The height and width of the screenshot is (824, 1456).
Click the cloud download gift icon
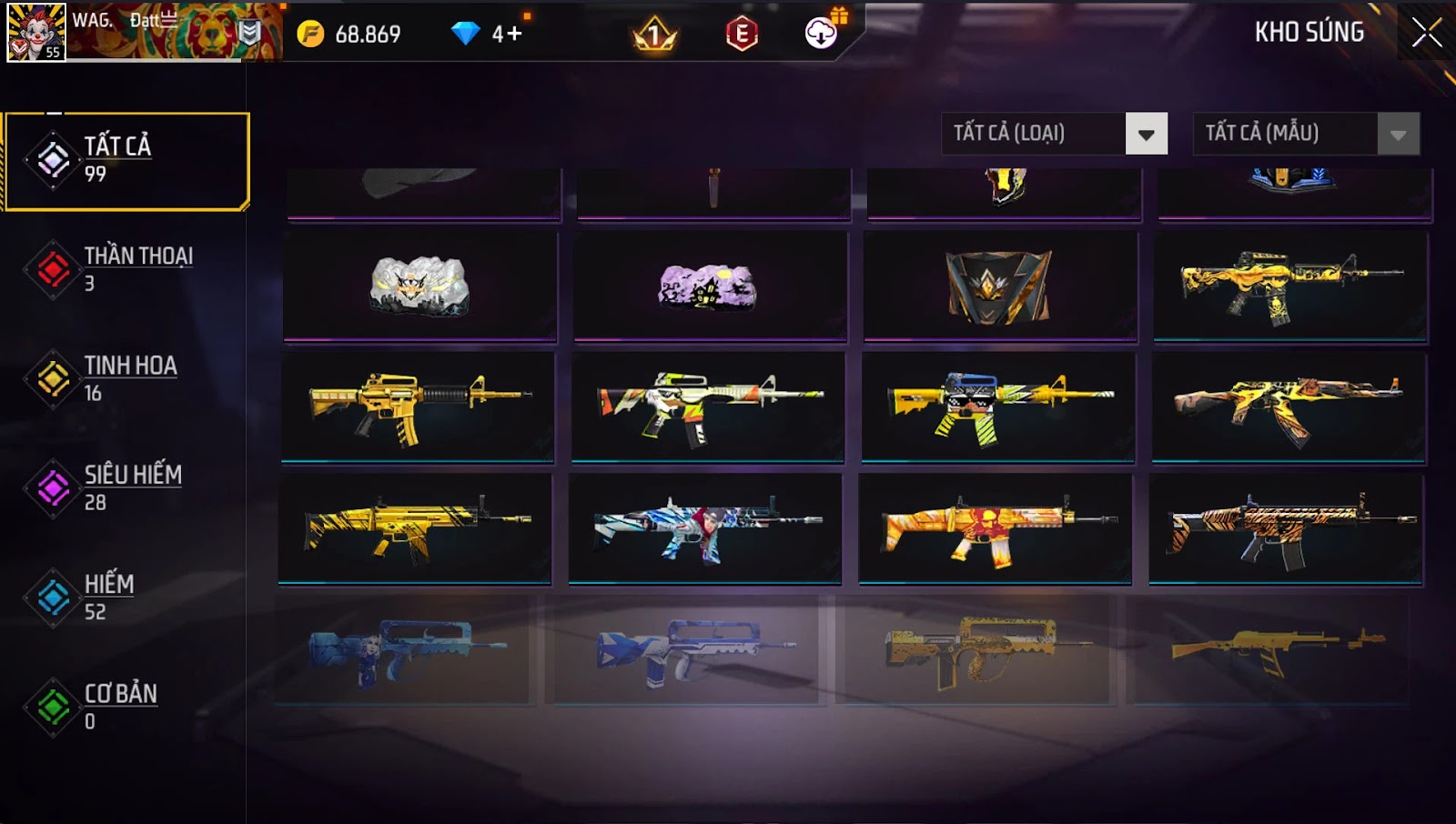[x=822, y=34]
